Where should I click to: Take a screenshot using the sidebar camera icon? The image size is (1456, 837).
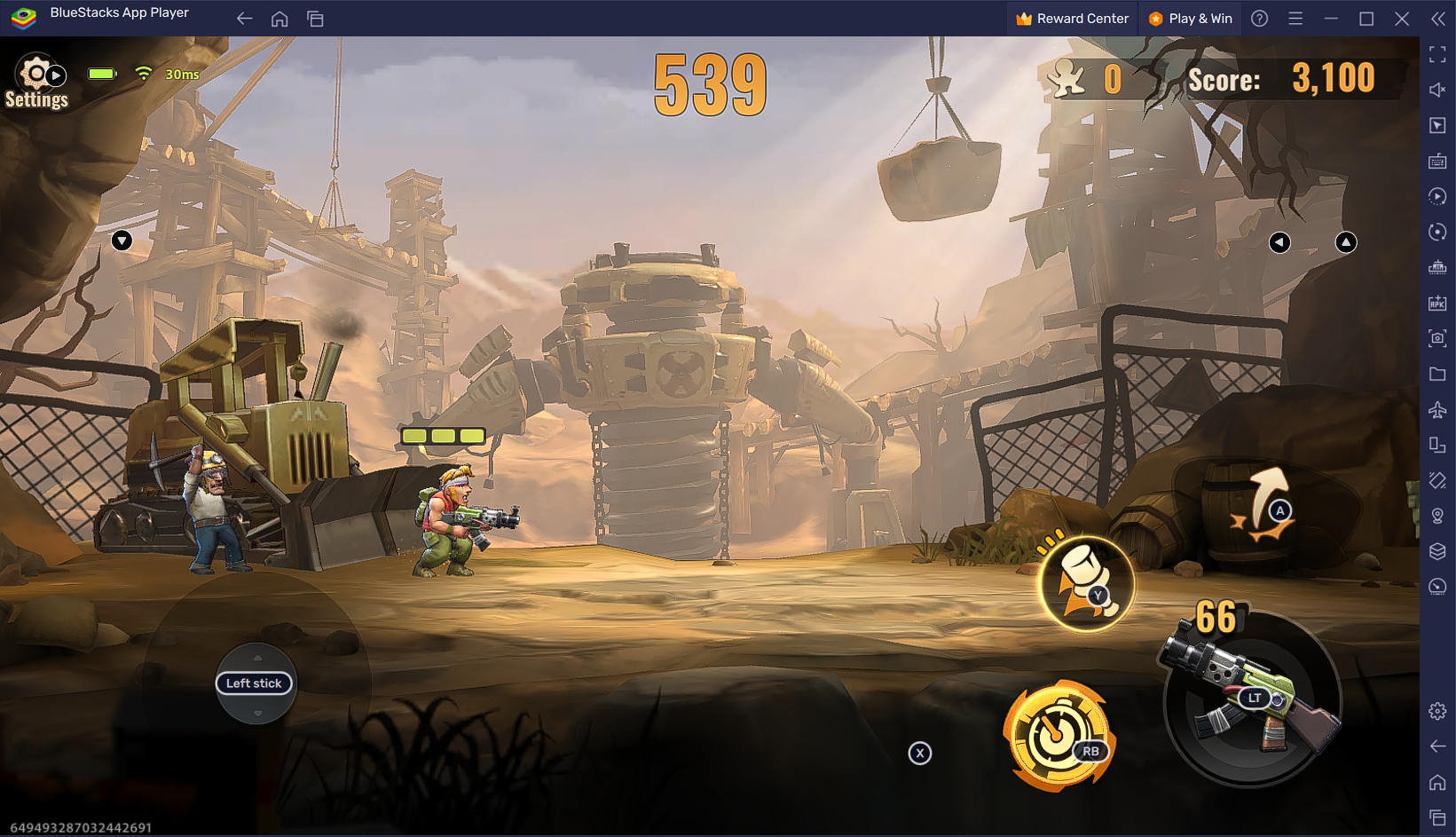1437,338
